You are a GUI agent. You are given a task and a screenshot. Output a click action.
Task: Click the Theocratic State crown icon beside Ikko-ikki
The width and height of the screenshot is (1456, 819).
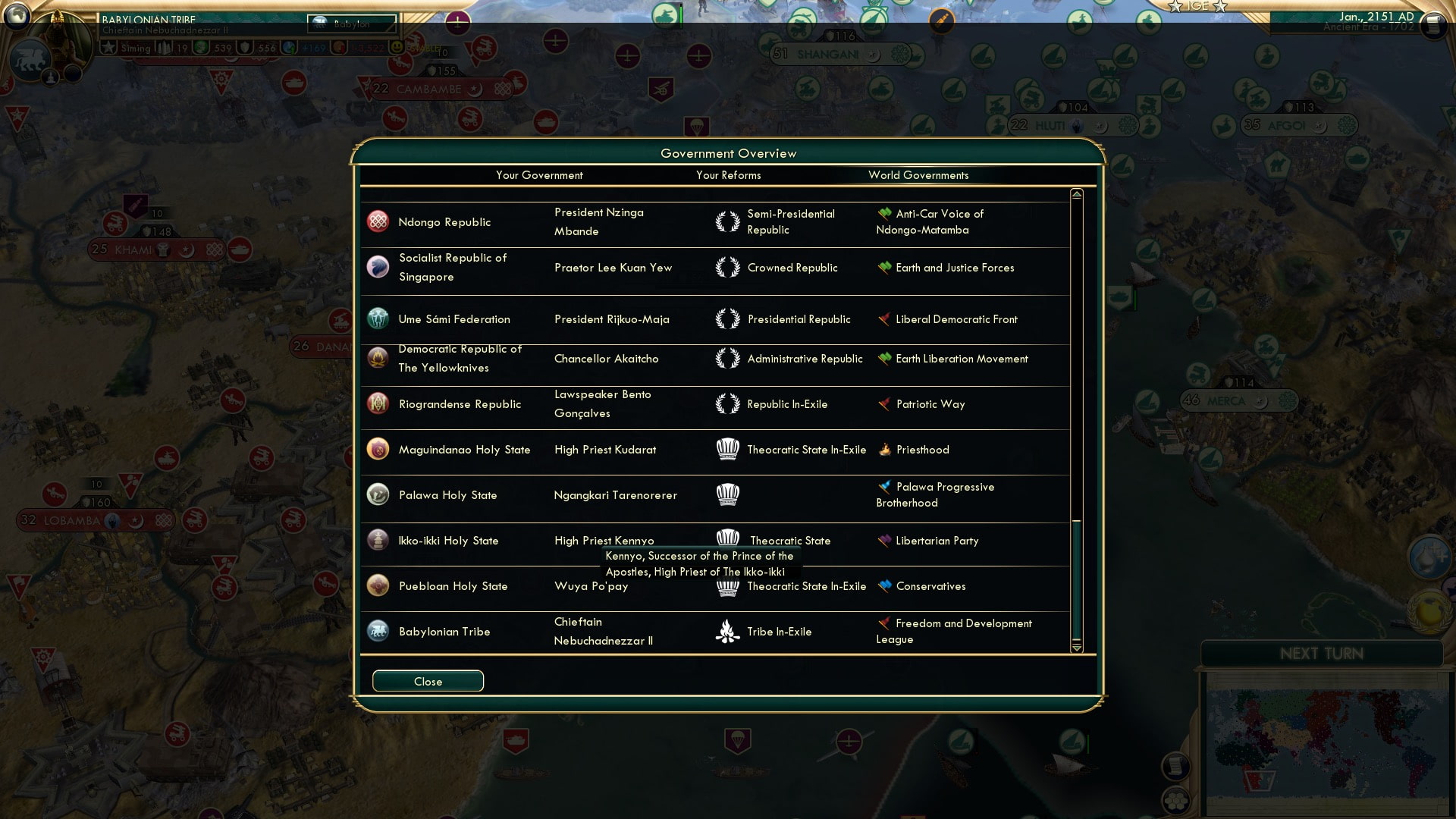point(729,538)
